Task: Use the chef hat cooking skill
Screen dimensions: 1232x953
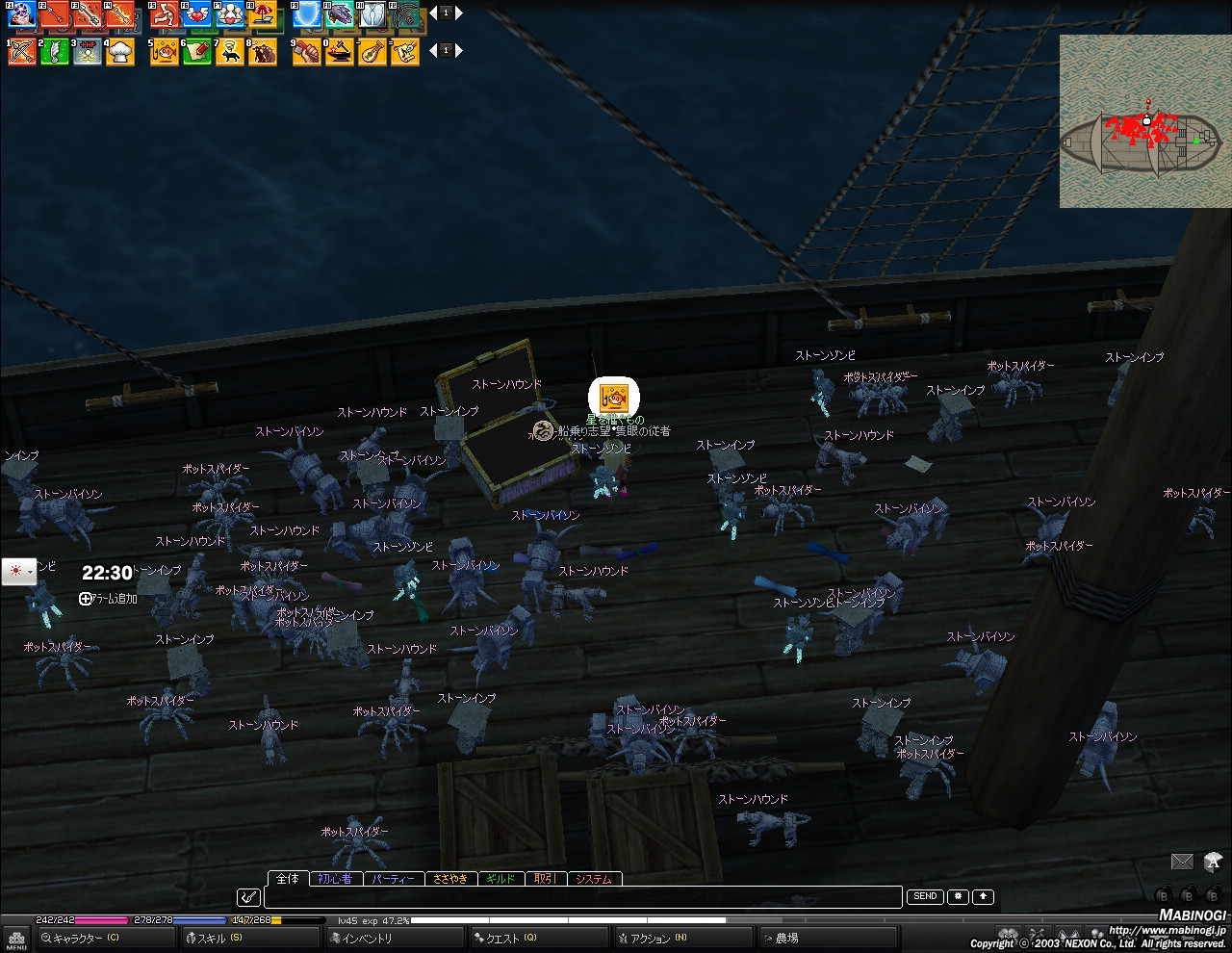Action: [x=120, y=52]
